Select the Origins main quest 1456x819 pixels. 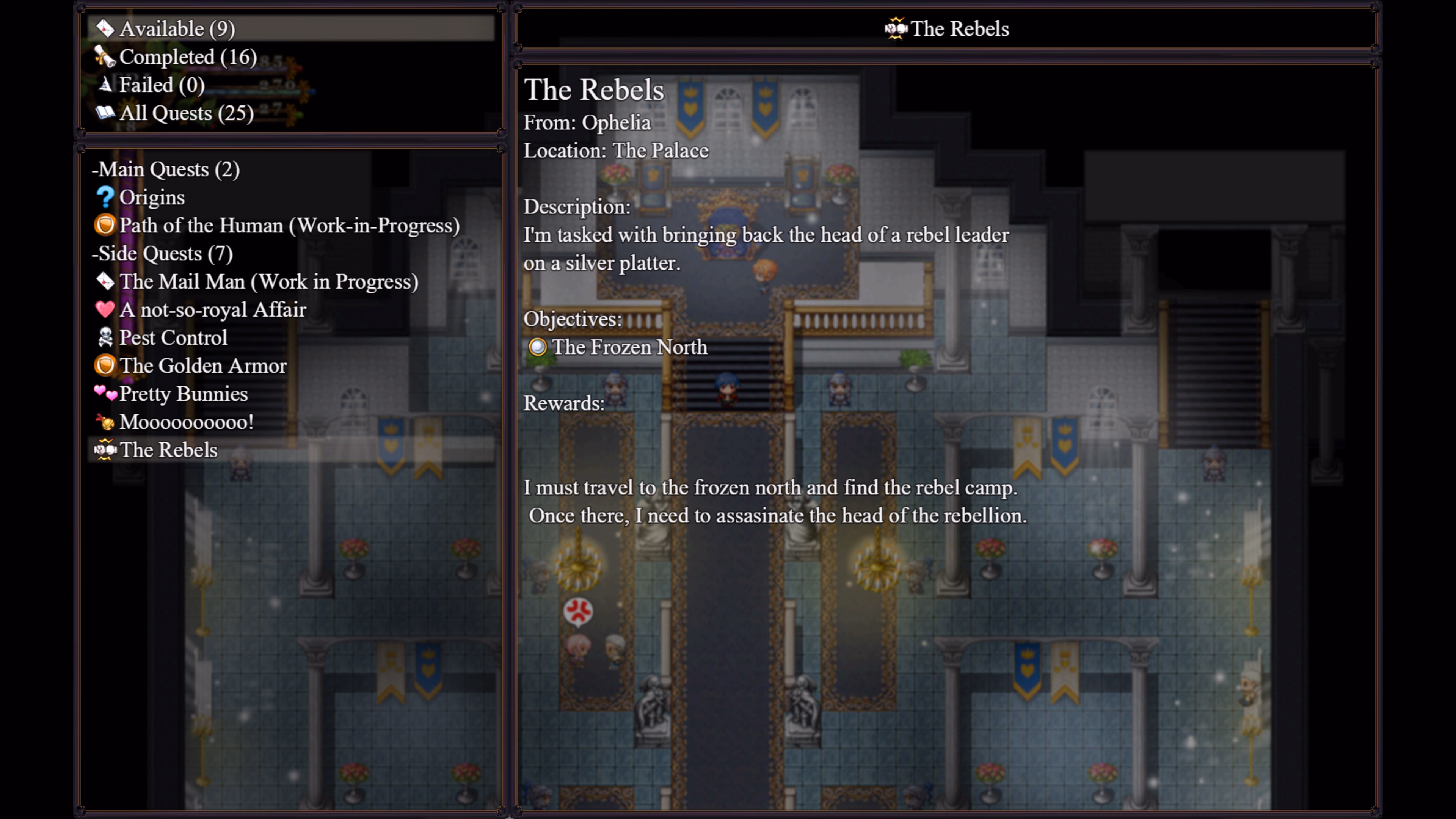click(152, 197)
